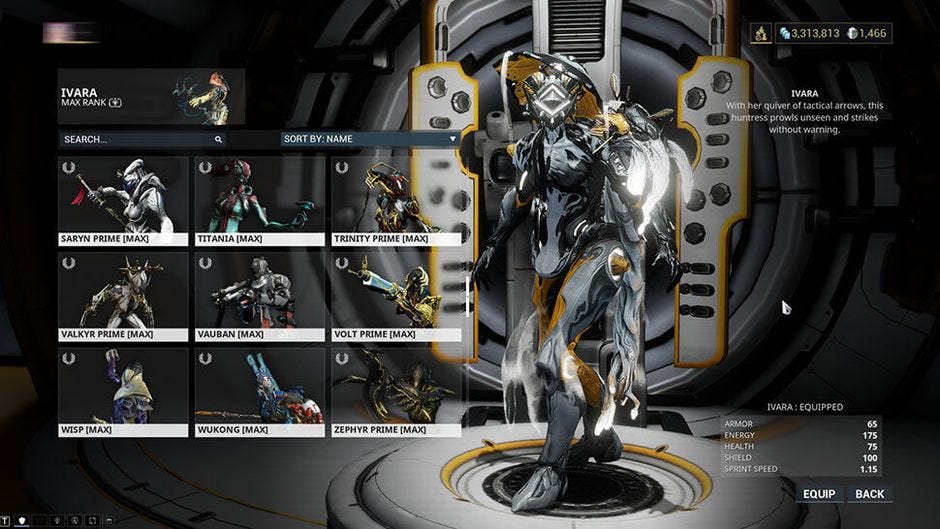Open the platinum balance display
Screen dimensions: 940x529
pyautogui.click(x=867, y=34)
